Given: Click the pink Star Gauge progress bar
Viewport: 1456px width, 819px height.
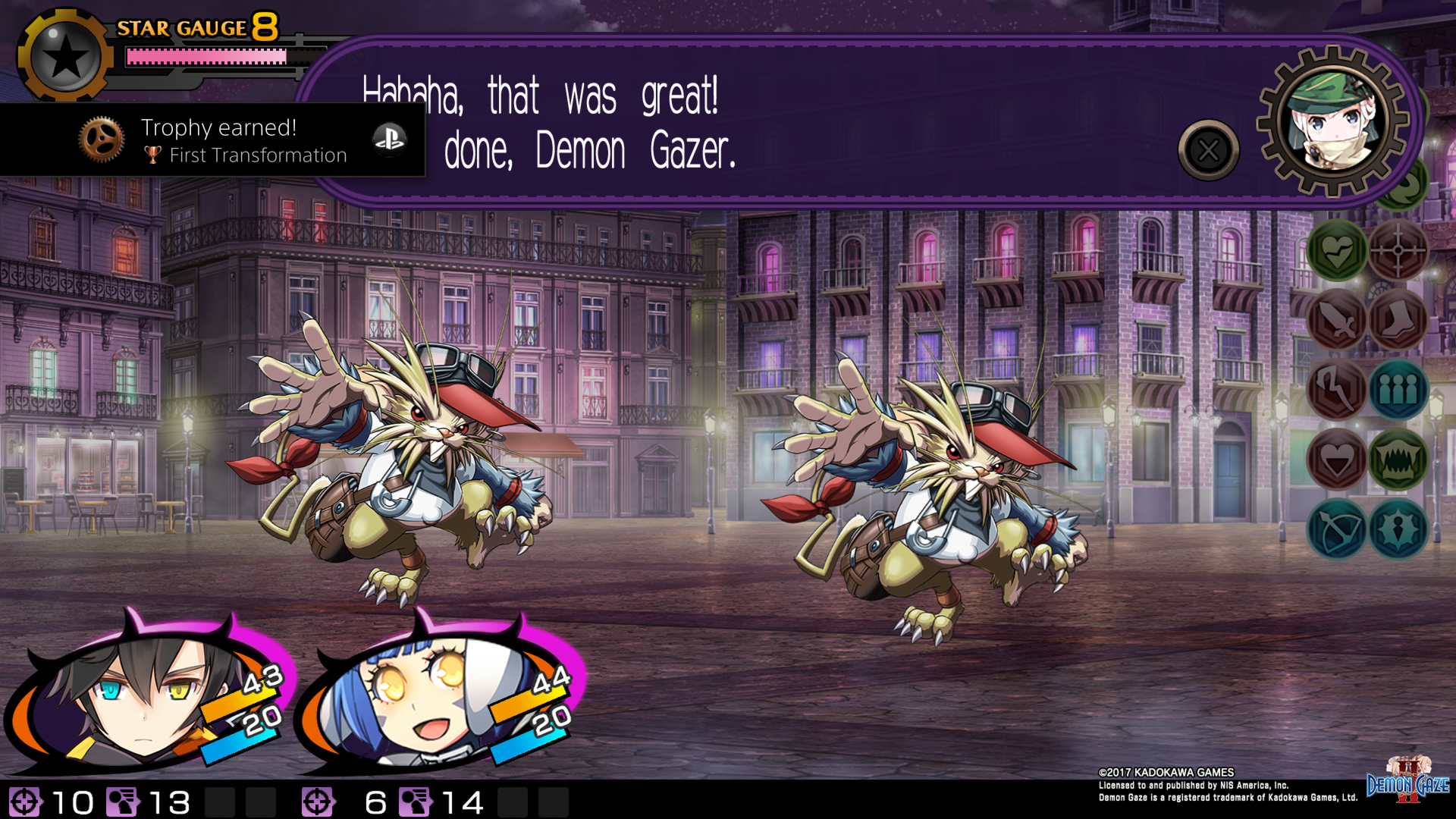Looking at the screenshot, I should click(205, 57).
